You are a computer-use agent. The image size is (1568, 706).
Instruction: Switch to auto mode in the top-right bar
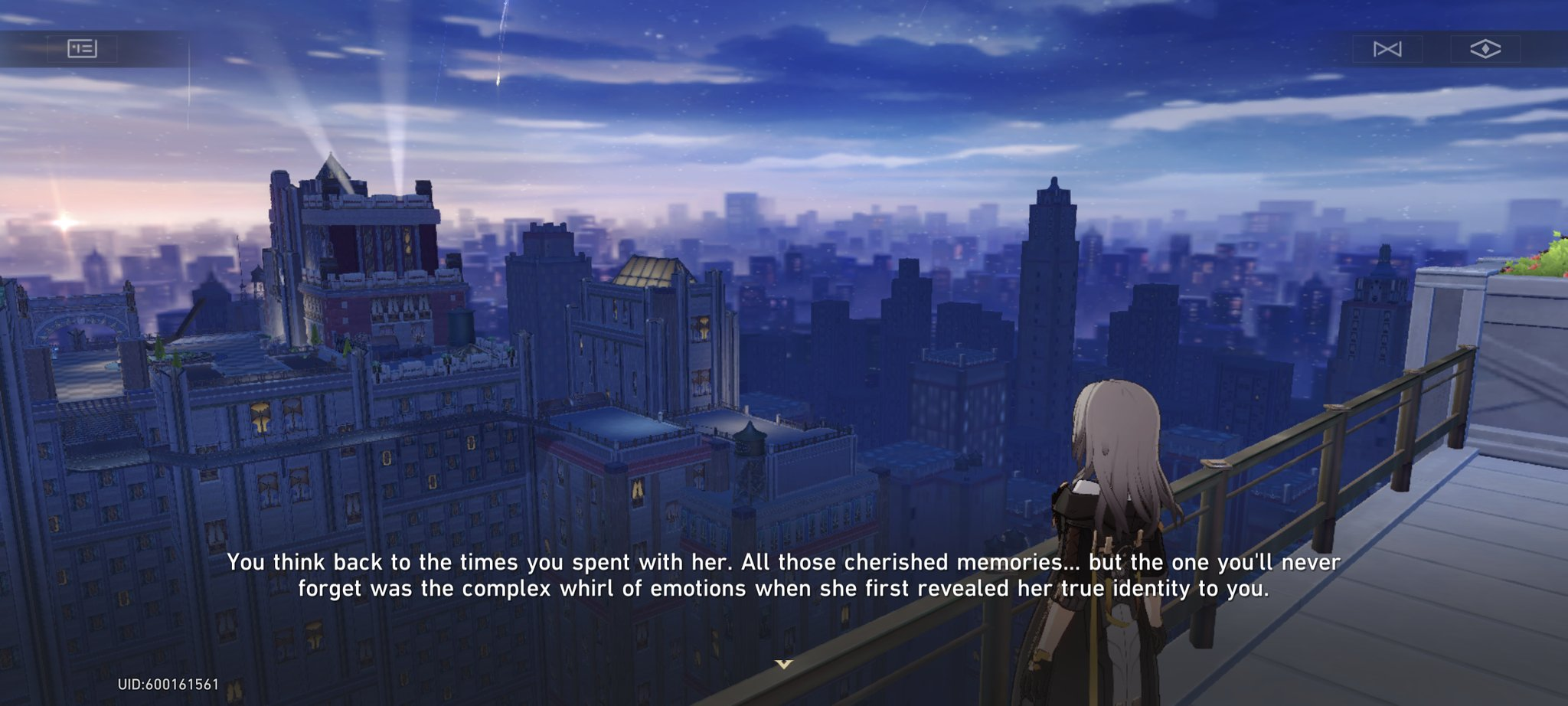1389,48
